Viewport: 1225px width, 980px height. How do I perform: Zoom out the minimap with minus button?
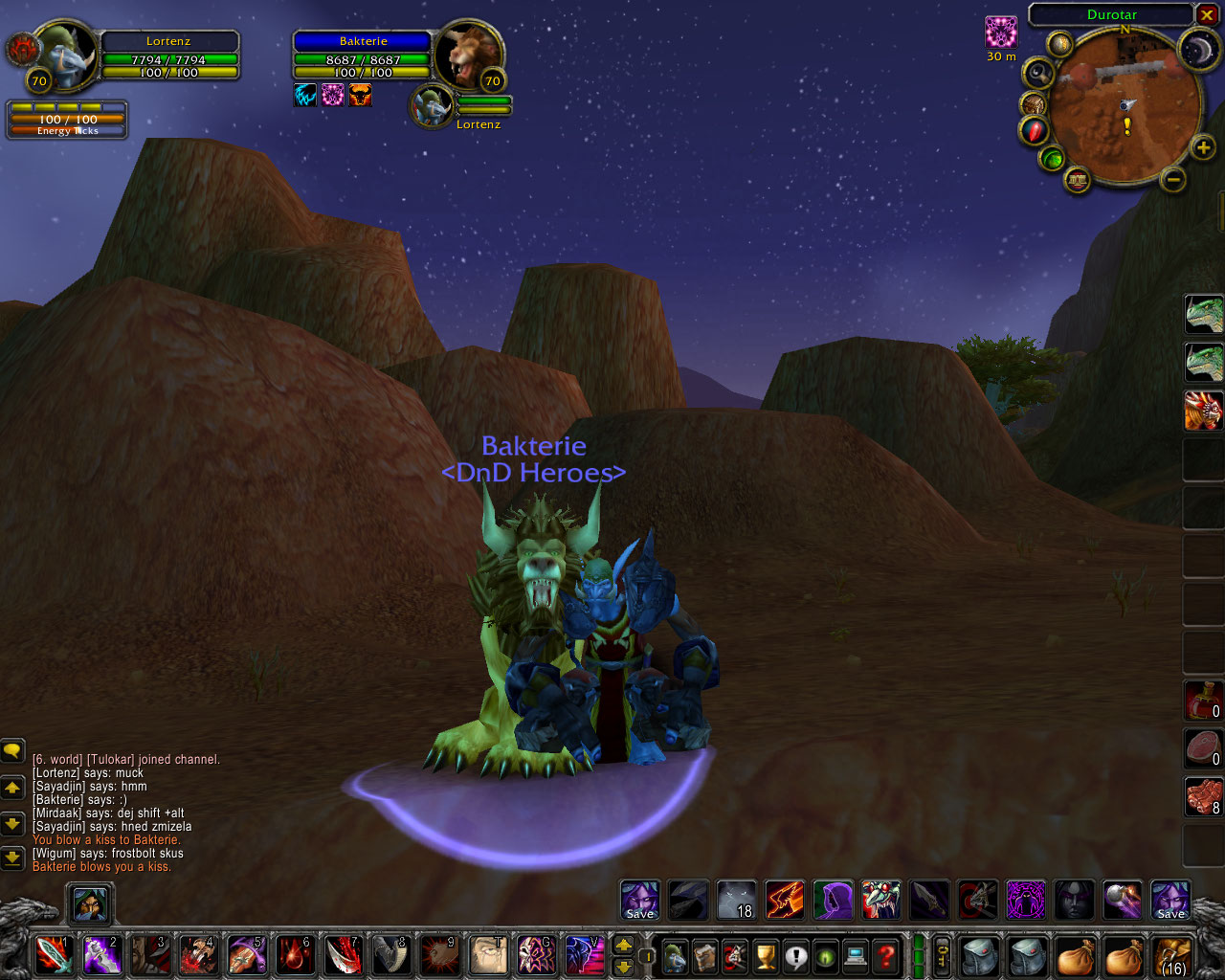[1173, 179]
